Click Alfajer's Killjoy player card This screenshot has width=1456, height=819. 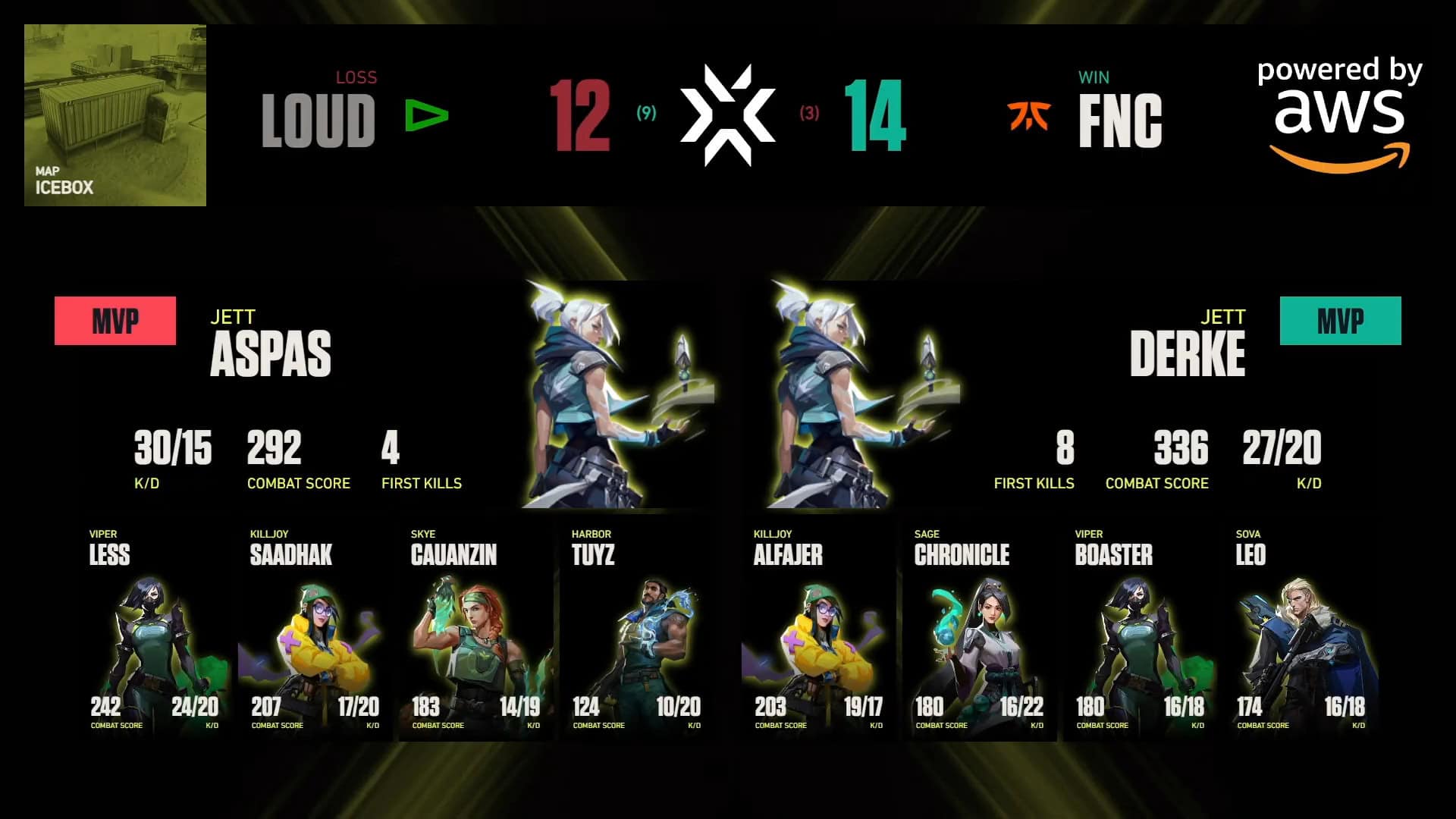pos(815,629)
